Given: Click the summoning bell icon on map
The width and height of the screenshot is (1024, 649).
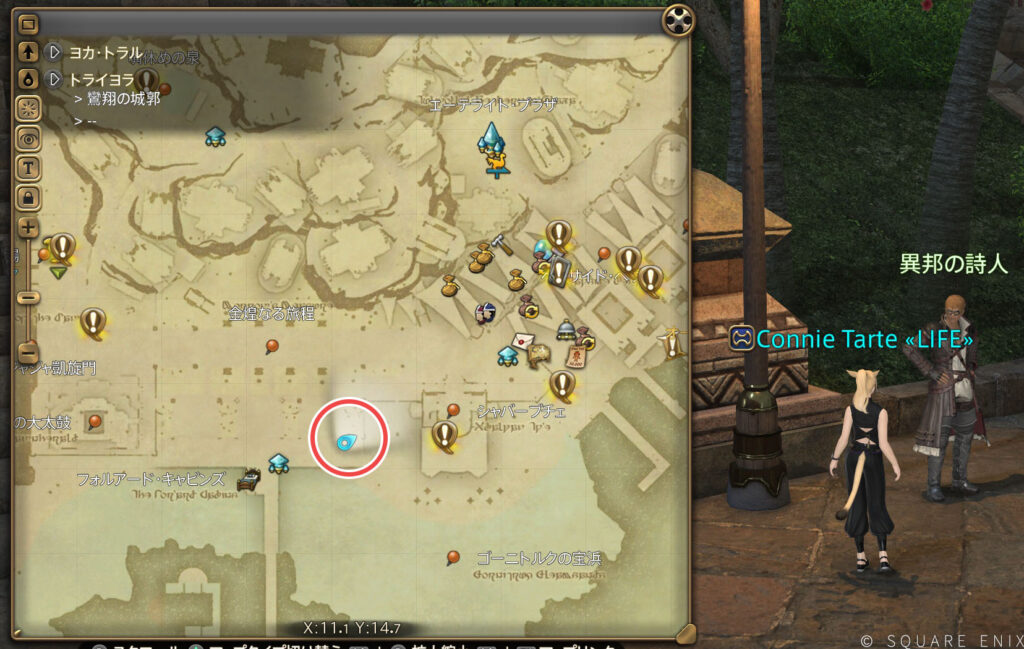Looking at the screenshot, I should (565, 329).
